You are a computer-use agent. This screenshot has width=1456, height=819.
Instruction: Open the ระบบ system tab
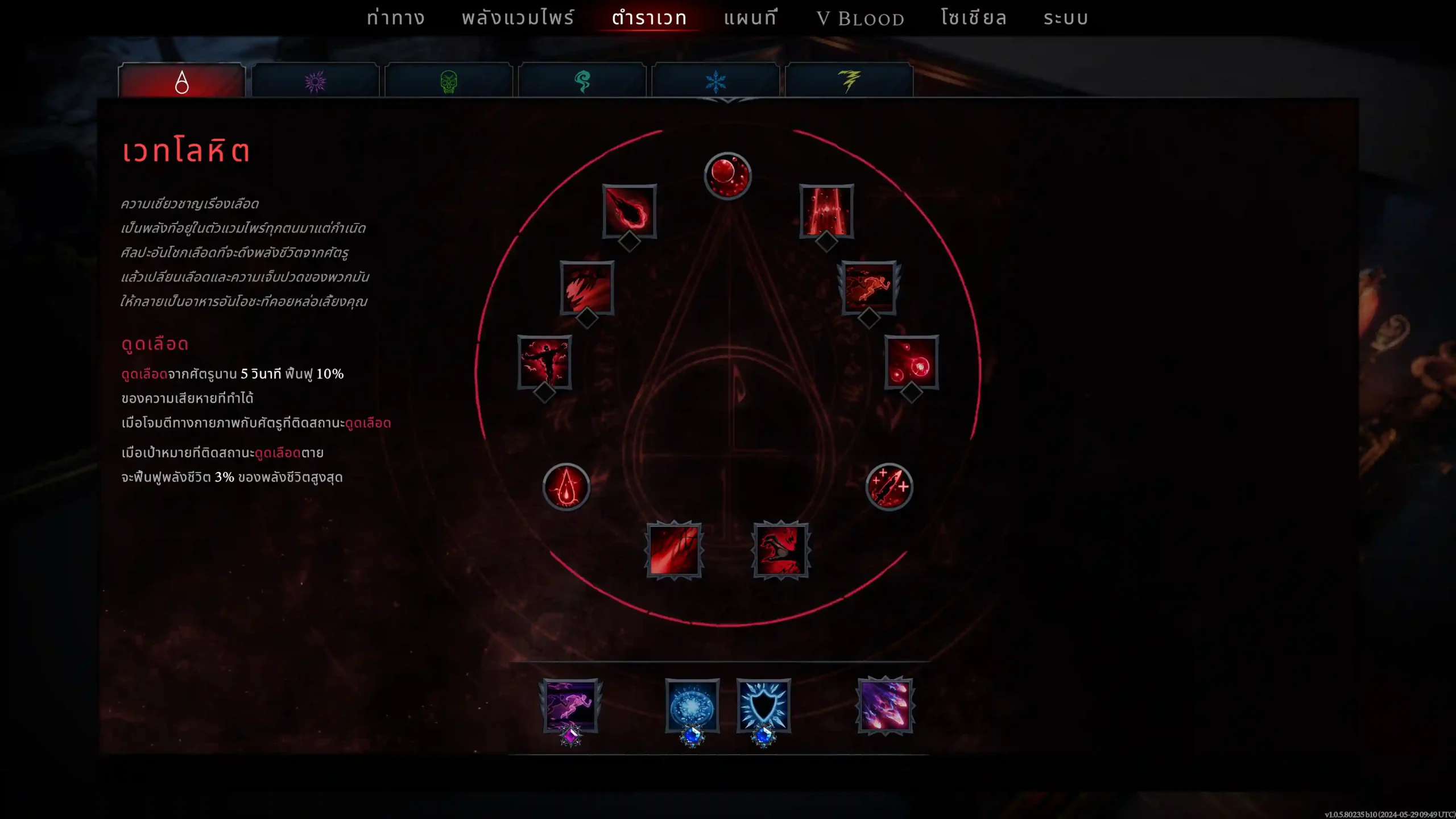click(x=1066, y=18)
